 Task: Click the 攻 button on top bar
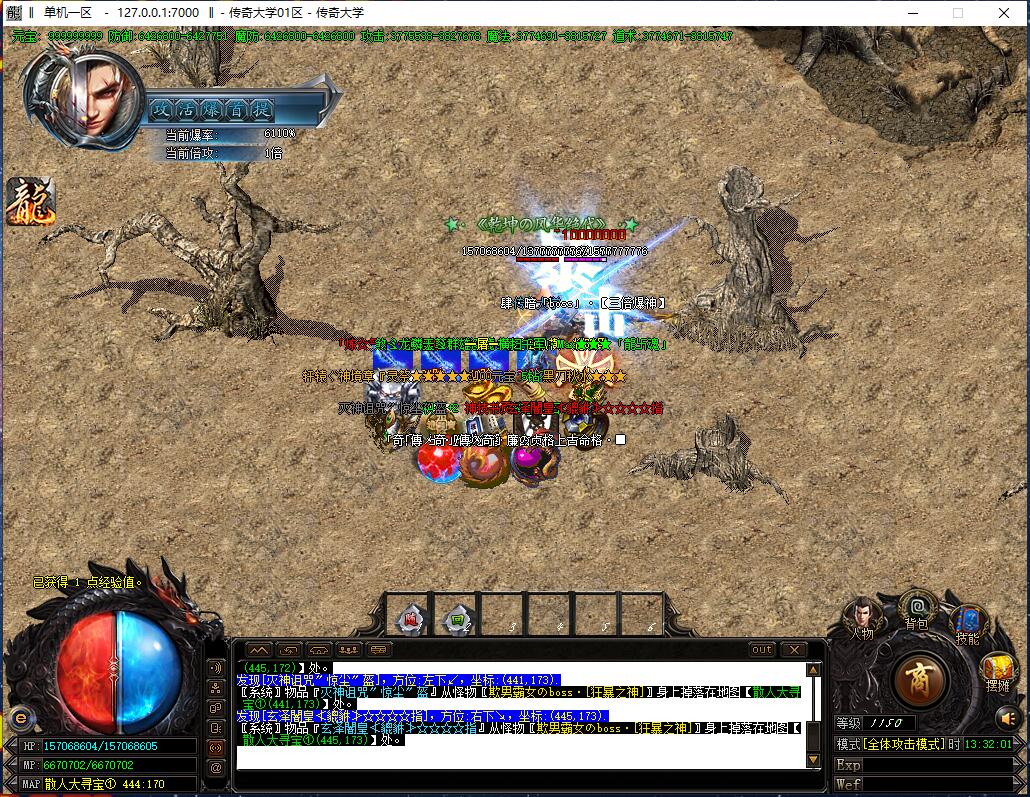[162, 108]
